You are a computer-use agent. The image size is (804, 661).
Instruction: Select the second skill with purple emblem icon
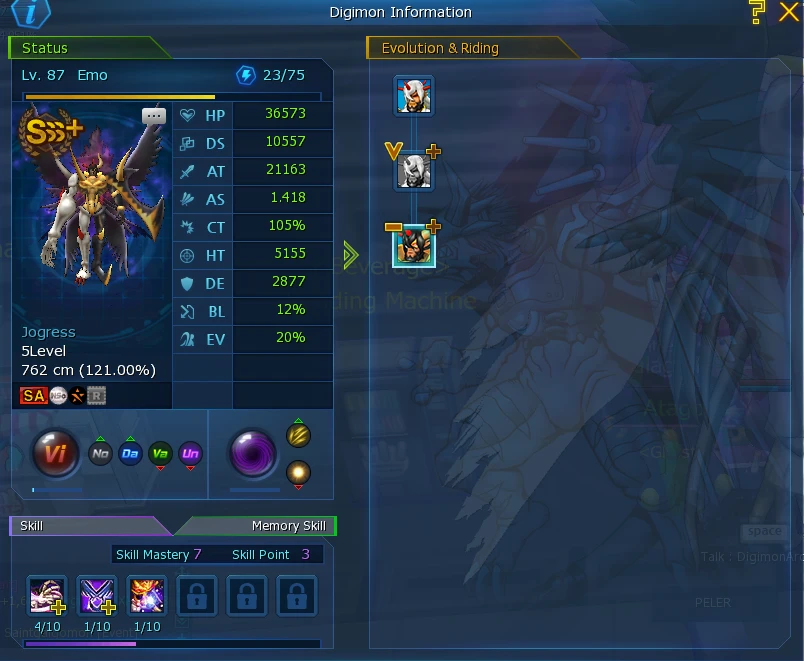coord(97,596)
